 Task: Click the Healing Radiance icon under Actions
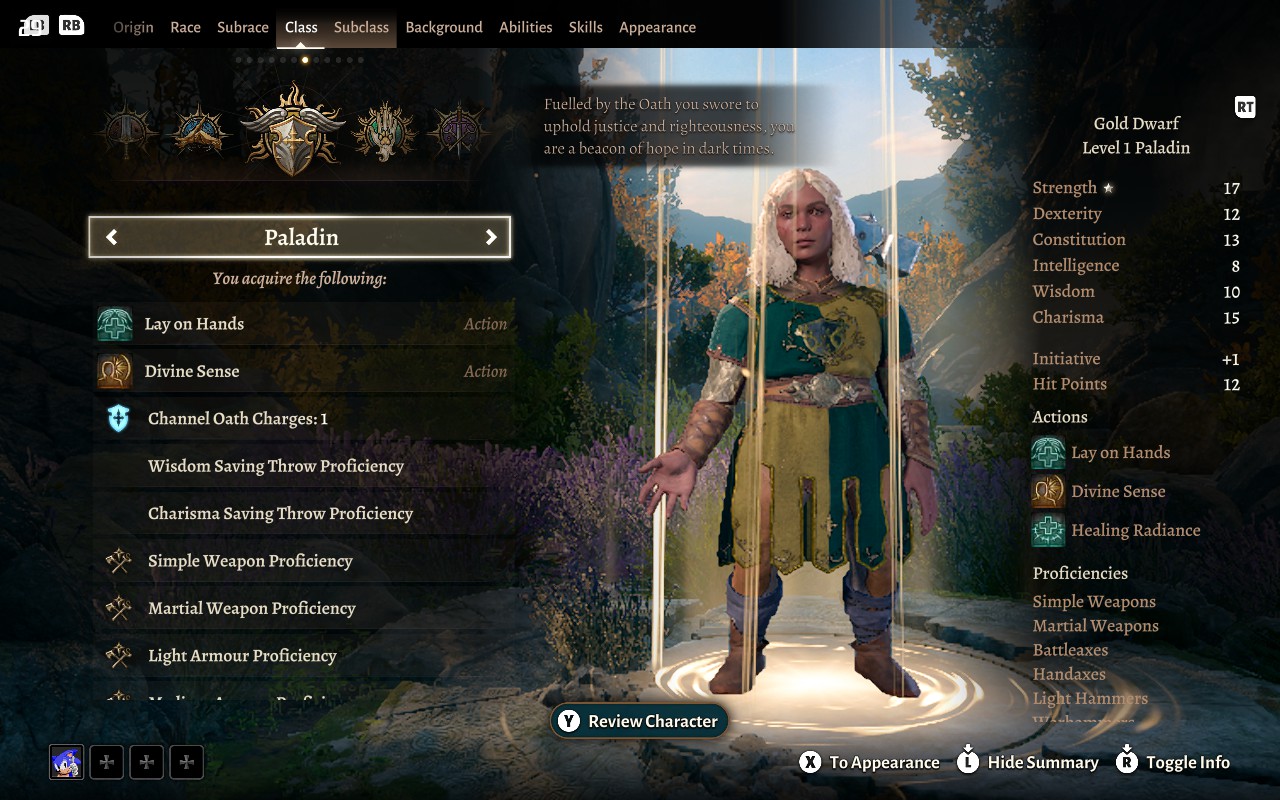point(1046,530)
